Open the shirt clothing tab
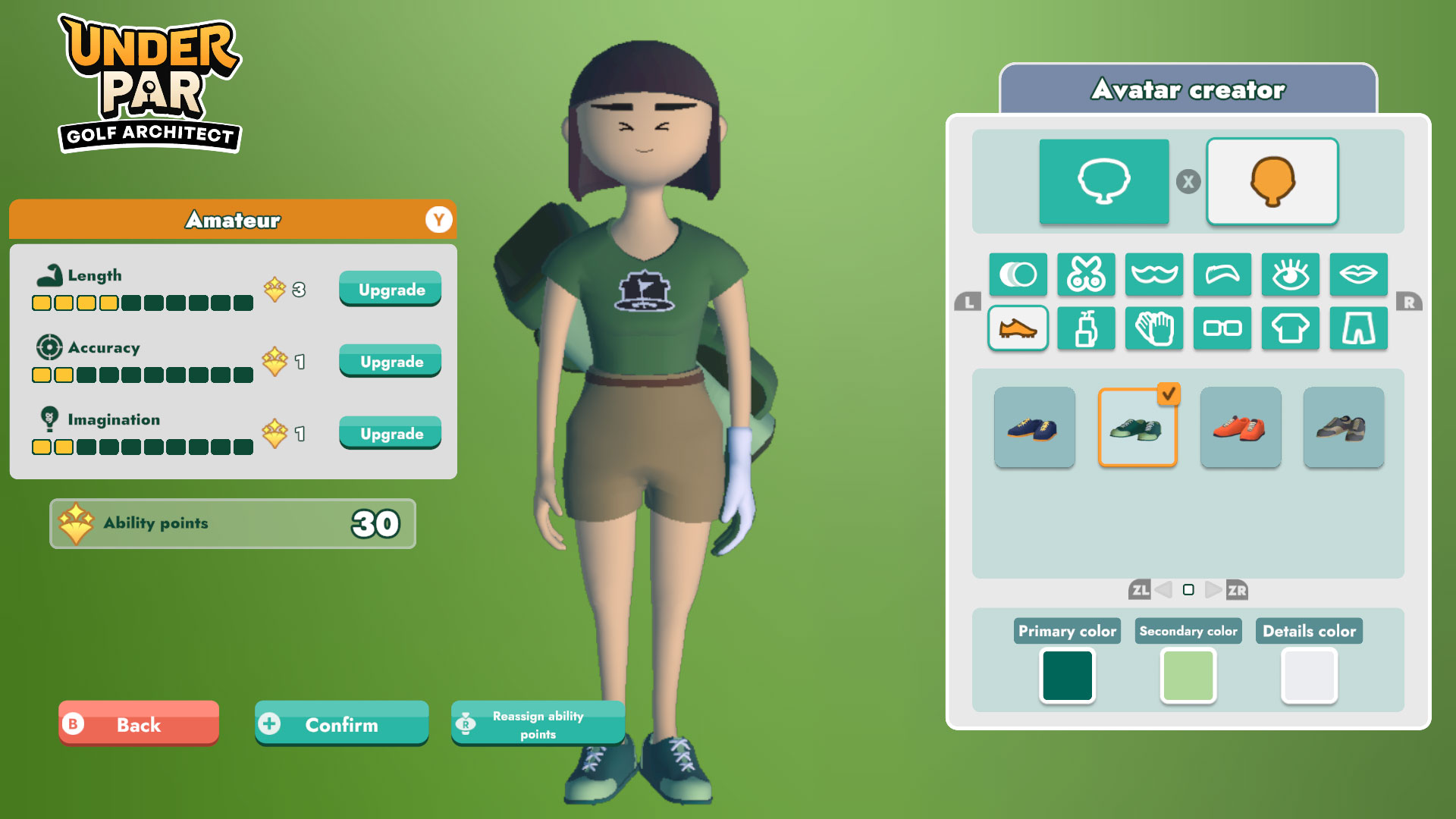 click(x=1291, y=328)
